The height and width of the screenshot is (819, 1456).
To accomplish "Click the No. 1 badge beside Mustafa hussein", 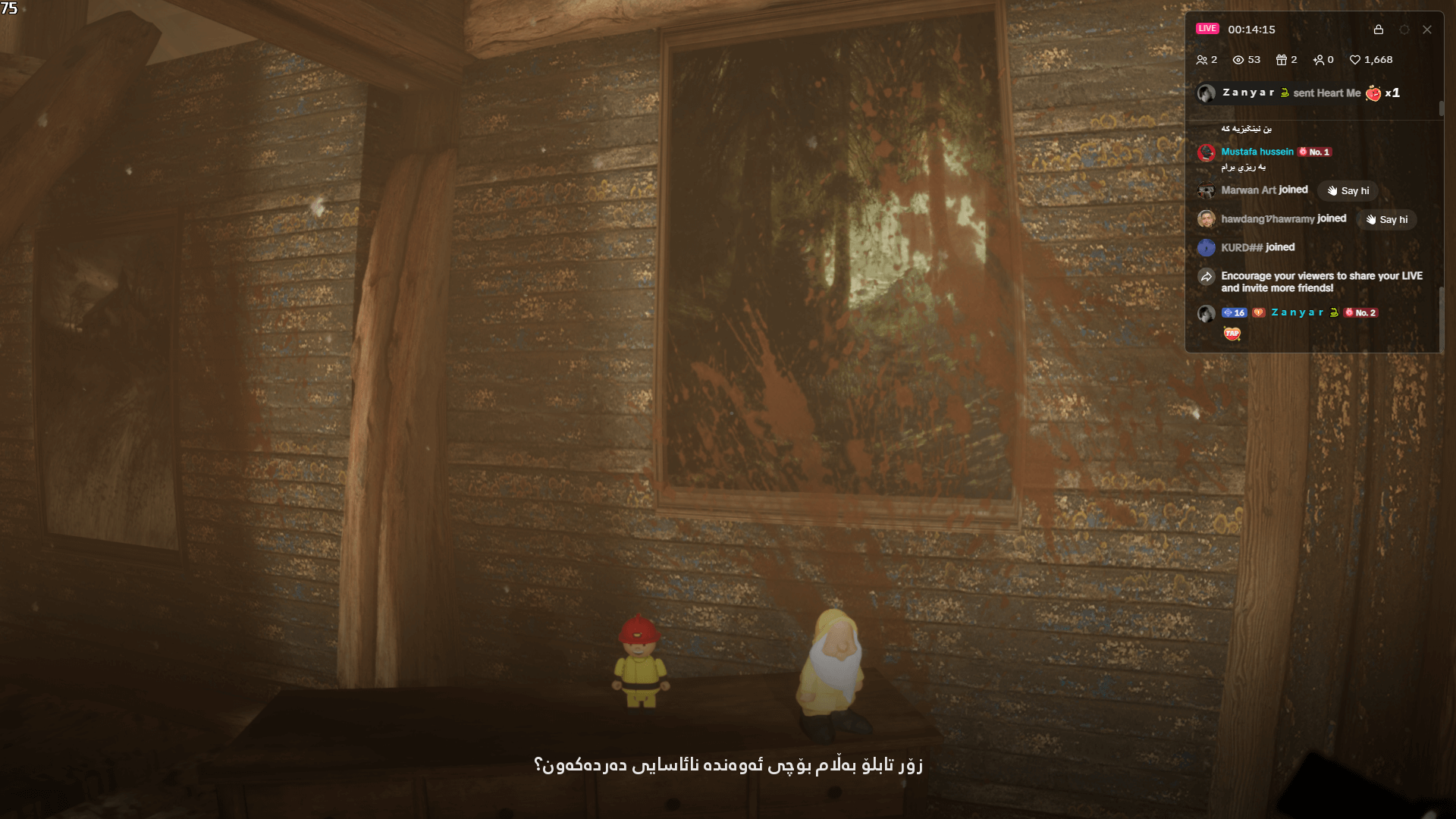I will (1317, 152).
